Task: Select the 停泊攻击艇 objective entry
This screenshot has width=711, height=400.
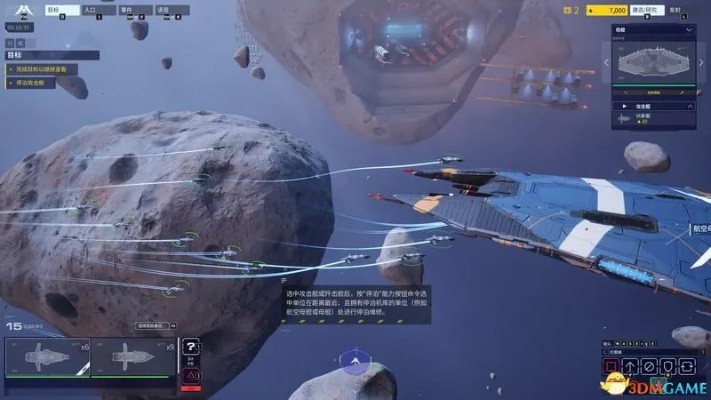Action: 33,84
